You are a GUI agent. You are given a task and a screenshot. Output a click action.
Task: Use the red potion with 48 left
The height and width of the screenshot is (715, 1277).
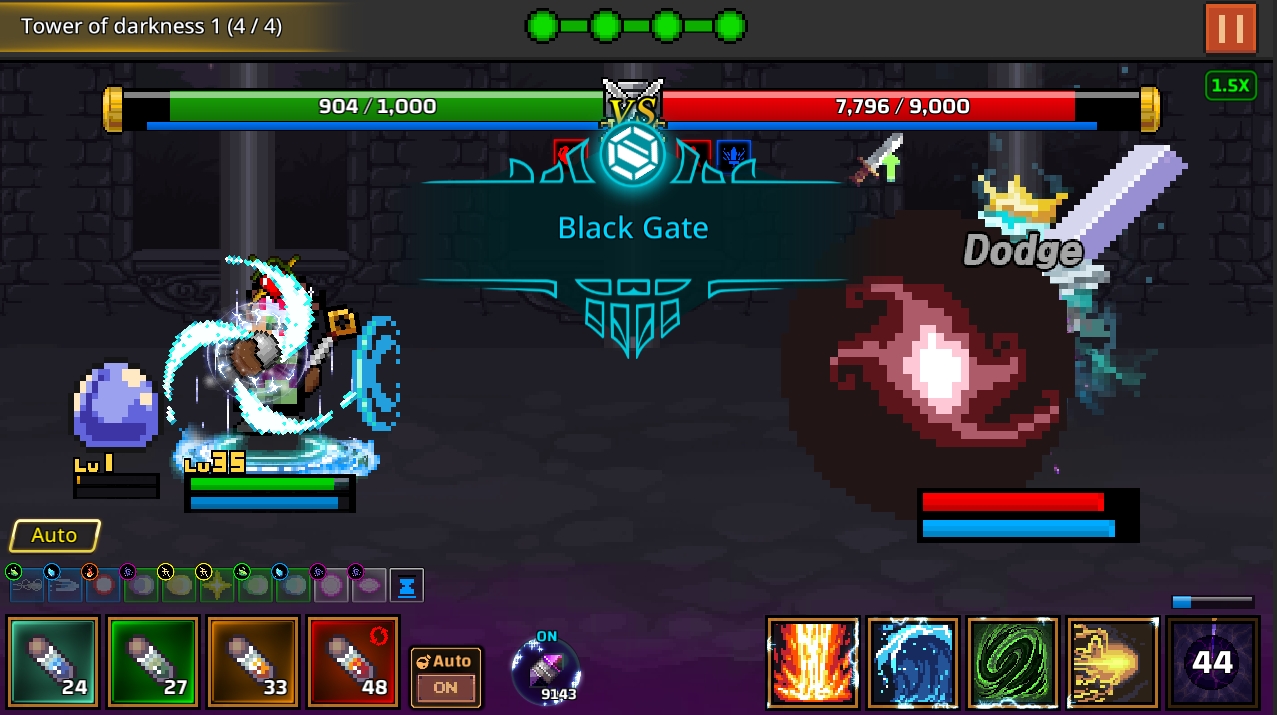coord(353,662)
